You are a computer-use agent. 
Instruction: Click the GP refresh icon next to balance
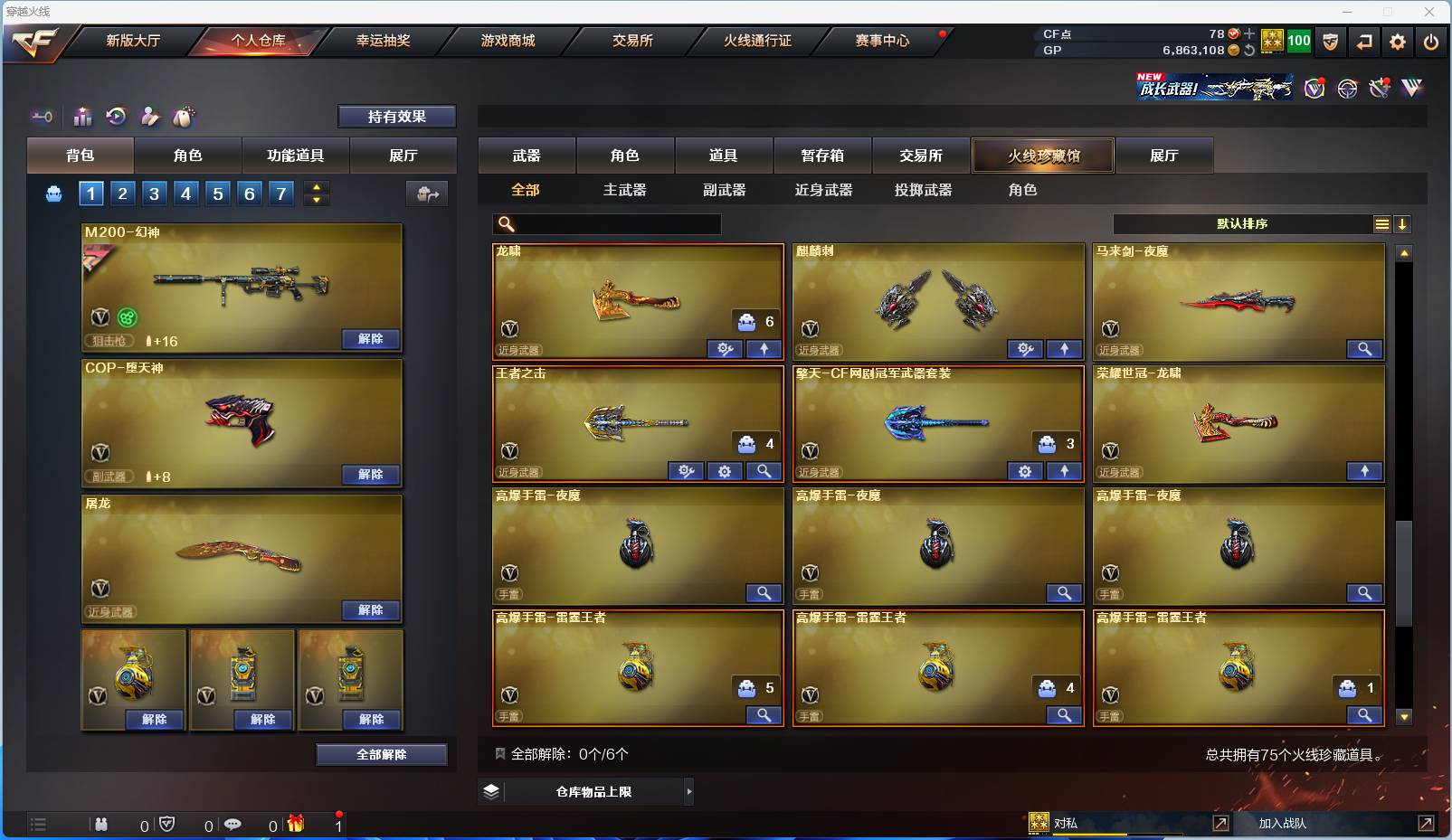[x=1248, y=51]
